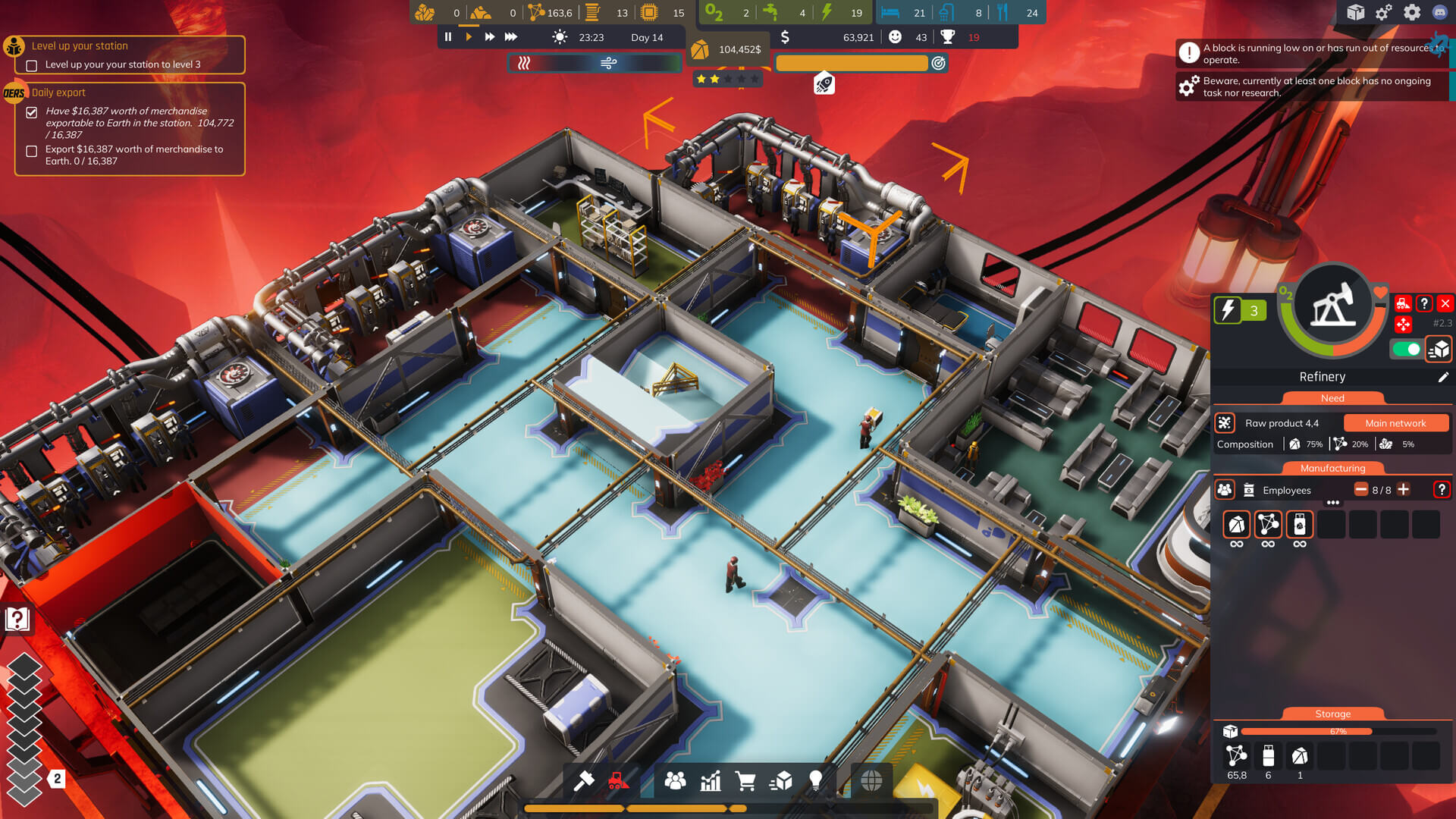This screenshot has width=1456, height=819.
Task: Switch to the Manufacturing tab
Action: [x=1332, y=468]
